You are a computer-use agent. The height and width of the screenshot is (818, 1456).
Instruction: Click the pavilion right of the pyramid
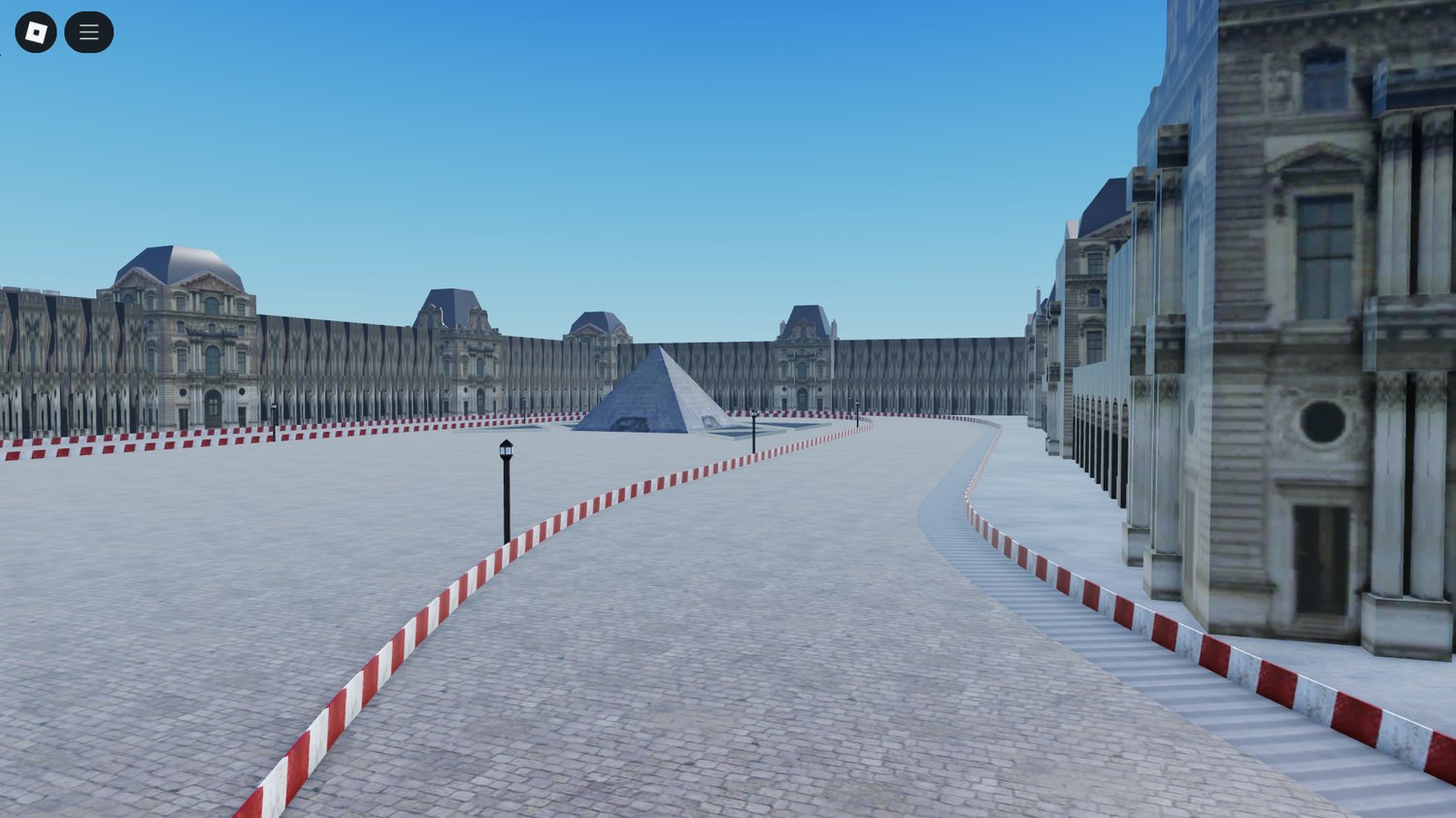(804, 359)
